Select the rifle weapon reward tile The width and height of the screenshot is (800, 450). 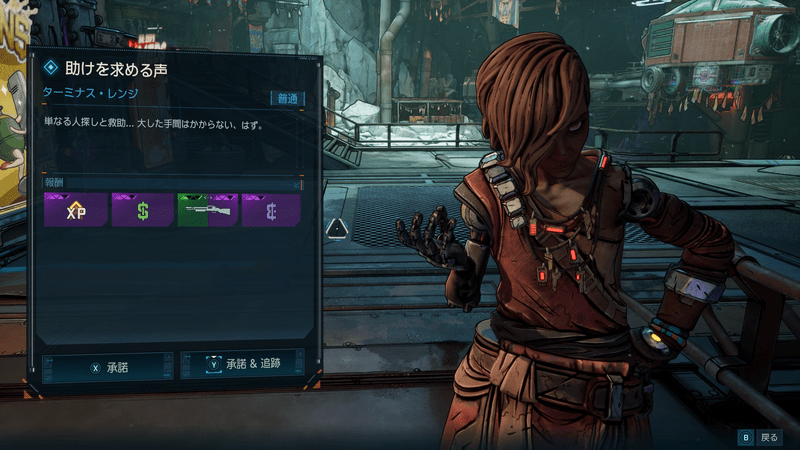tap(207, 210)
